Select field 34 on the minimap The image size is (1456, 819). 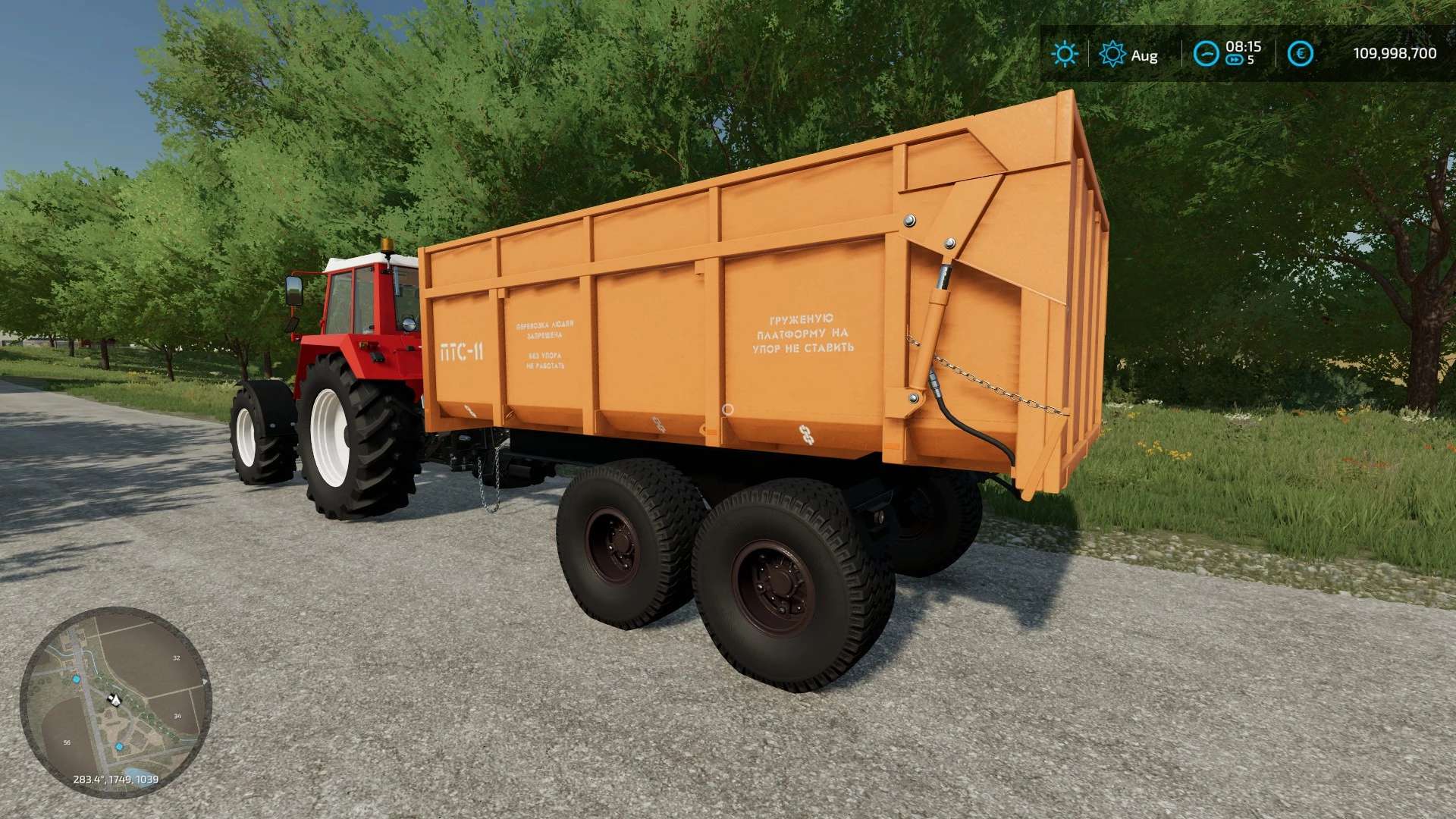click(x=177, y=716)
